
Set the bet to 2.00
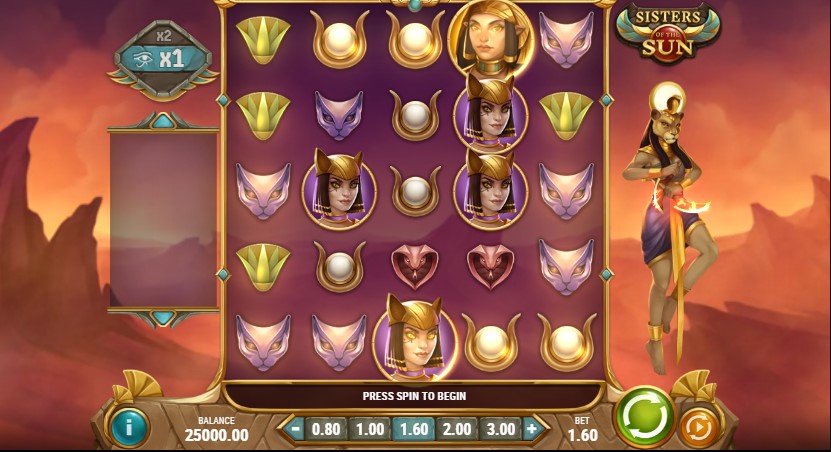click(456, 429)
